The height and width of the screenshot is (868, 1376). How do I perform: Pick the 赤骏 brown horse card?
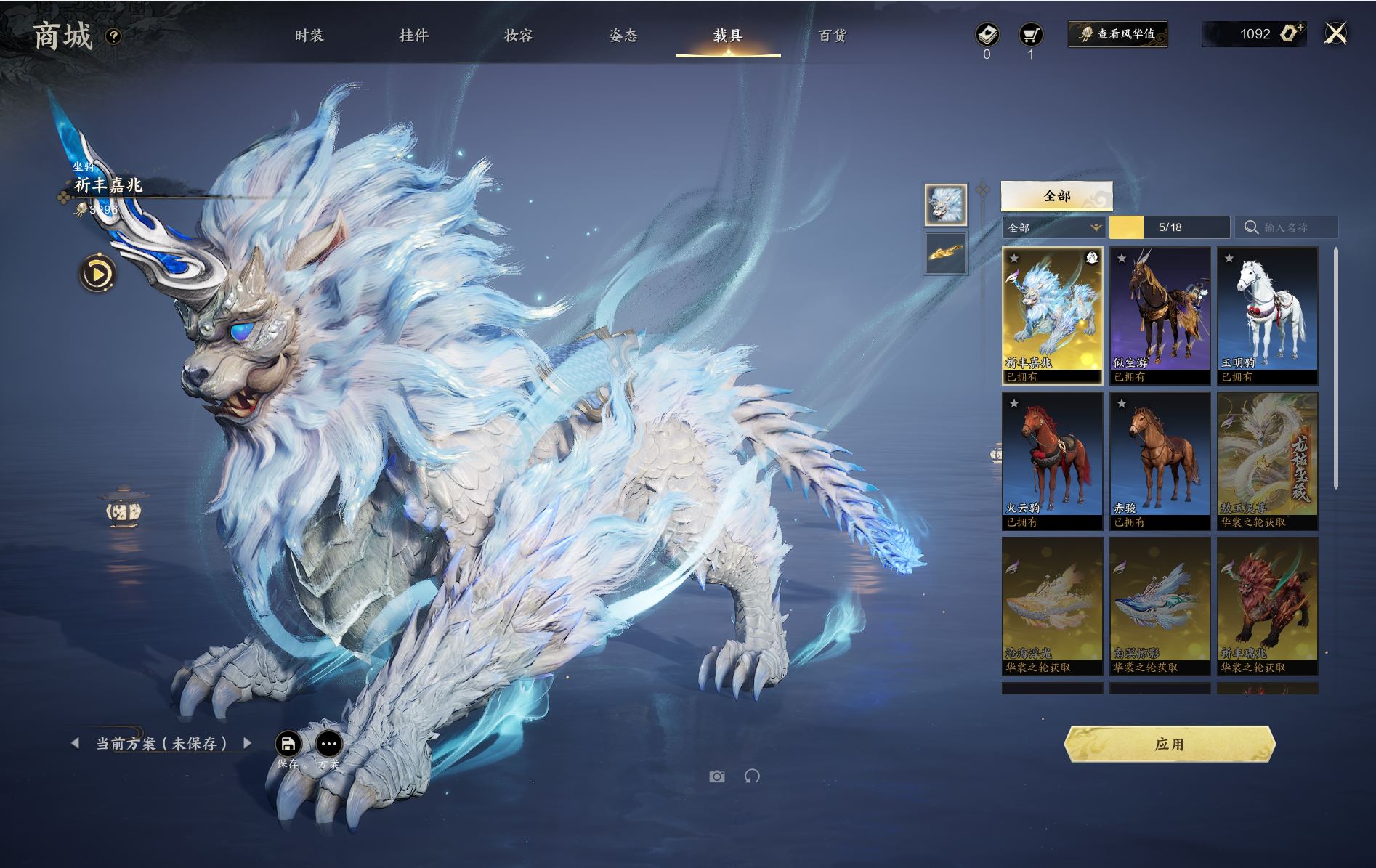coord(1160,461)
